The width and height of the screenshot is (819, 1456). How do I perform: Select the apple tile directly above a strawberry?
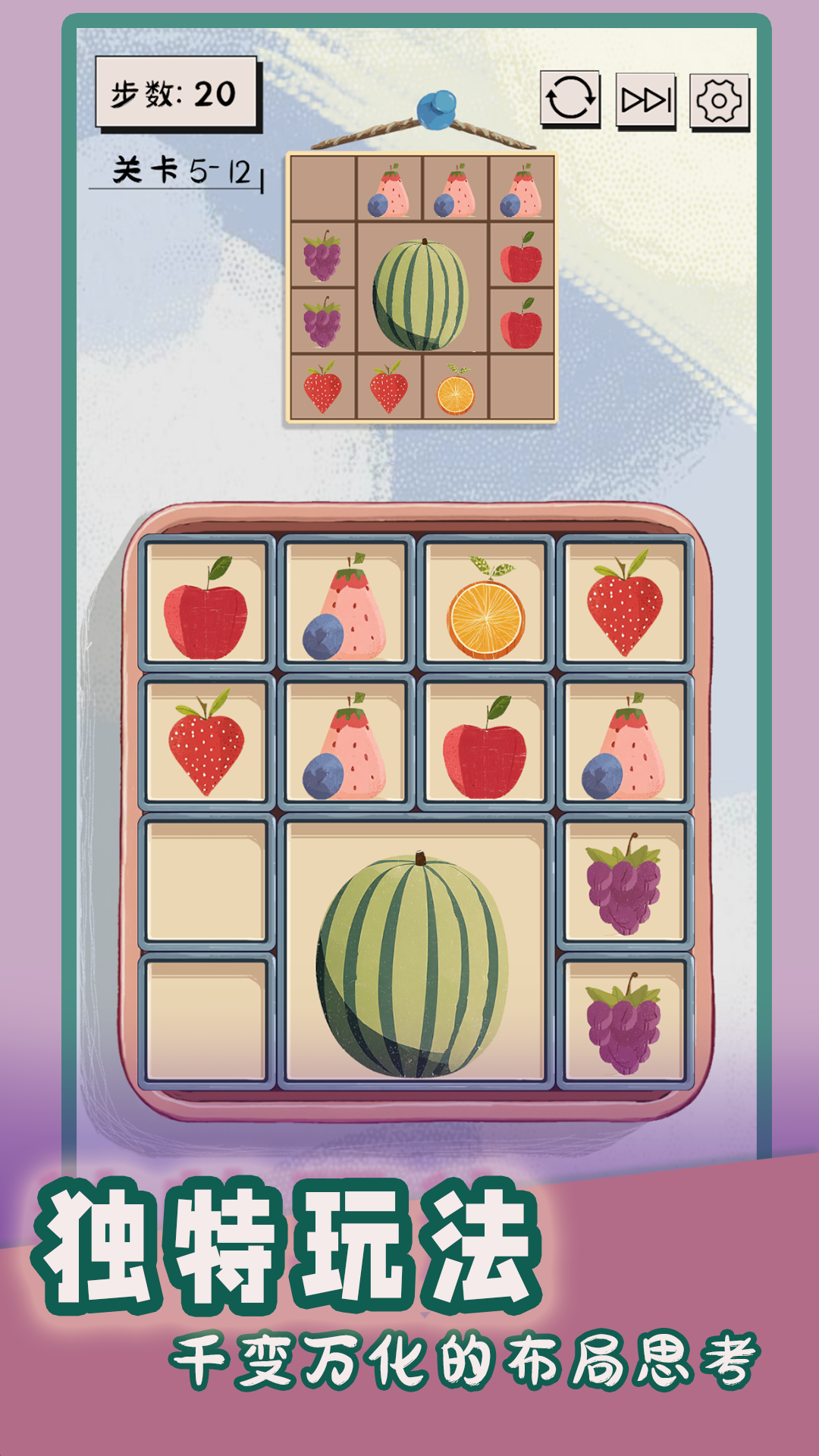click(x=206, y=603)
